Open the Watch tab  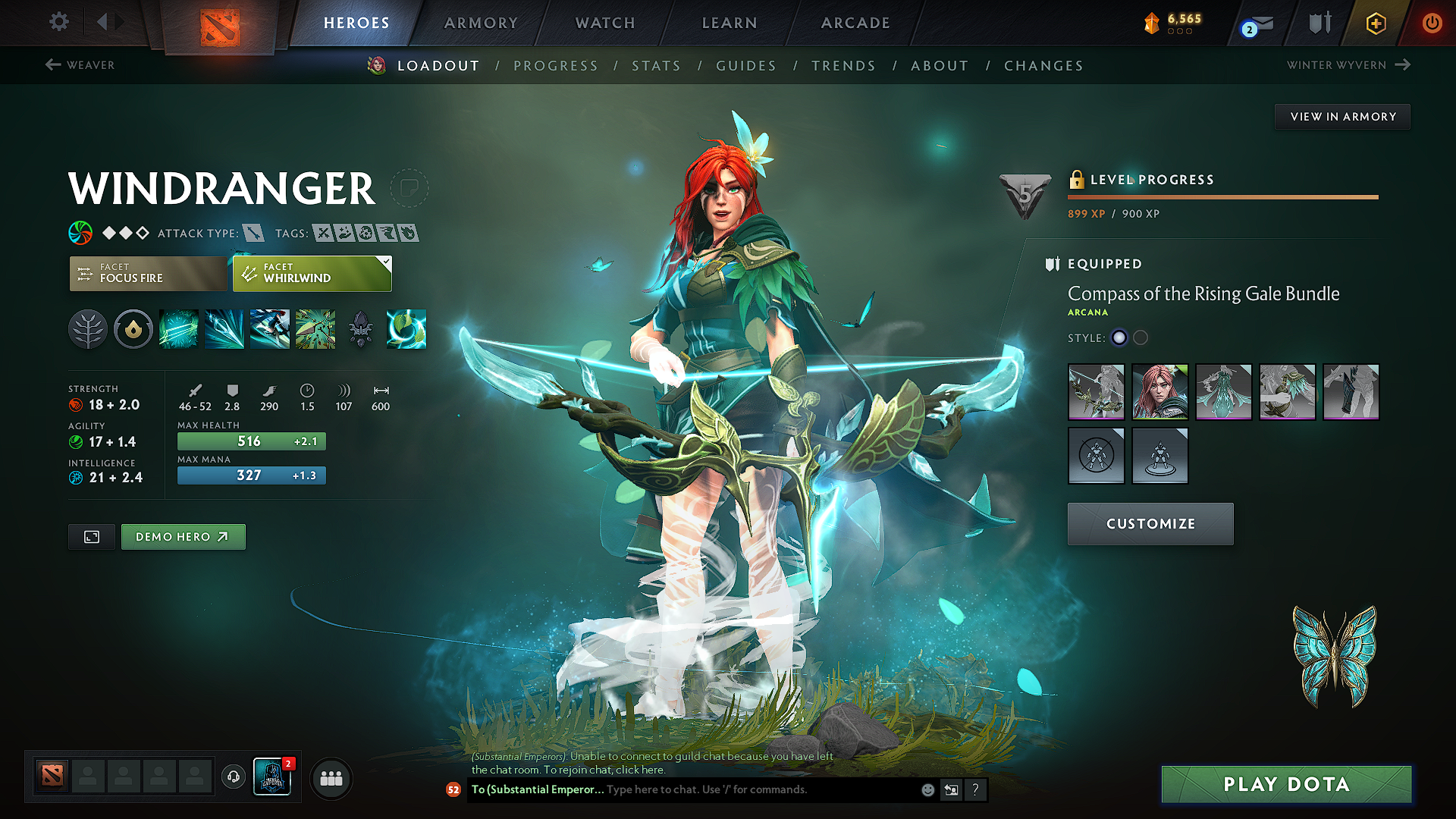coord(605,23)
